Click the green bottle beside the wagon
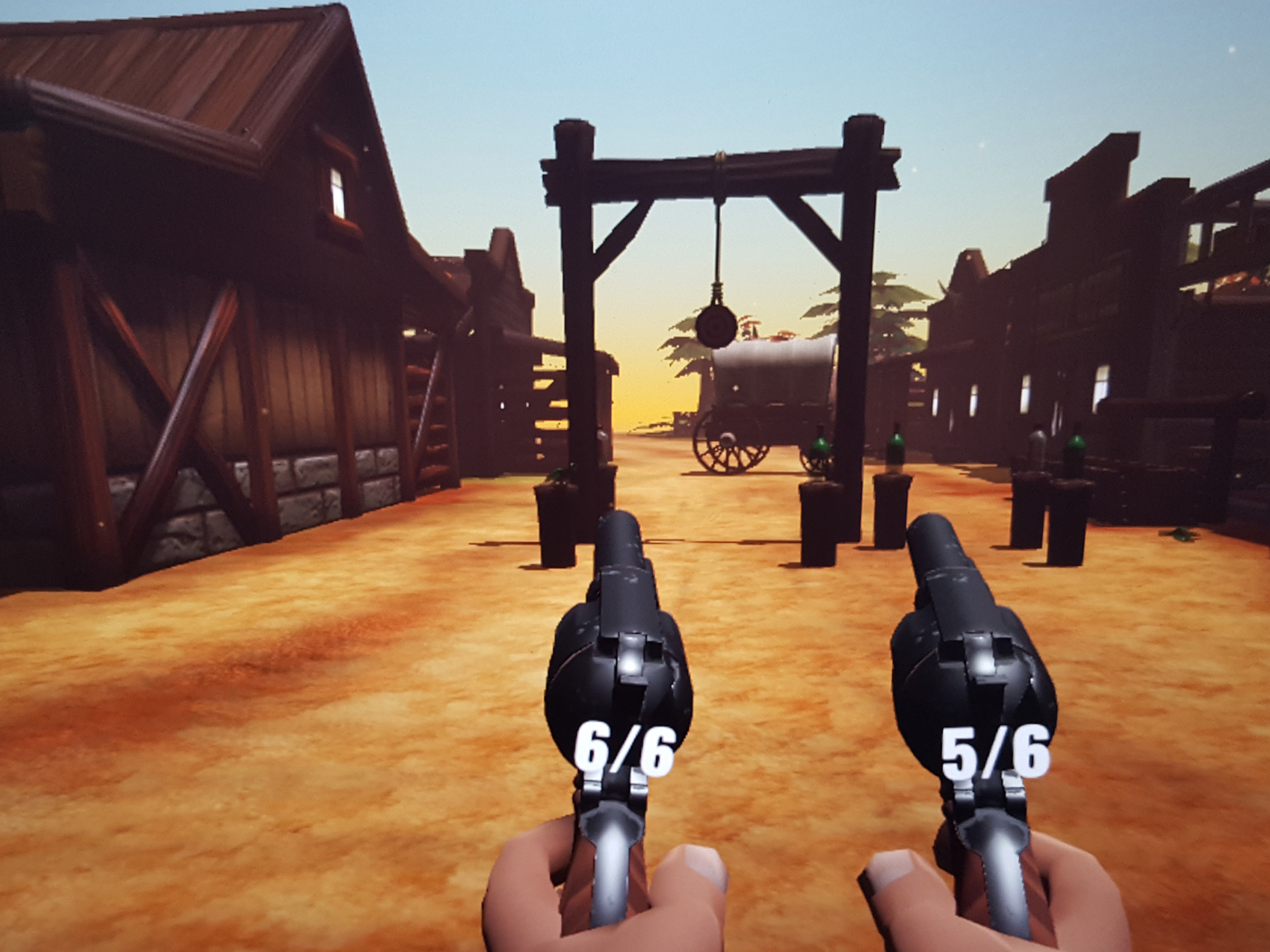 (820, 446)
